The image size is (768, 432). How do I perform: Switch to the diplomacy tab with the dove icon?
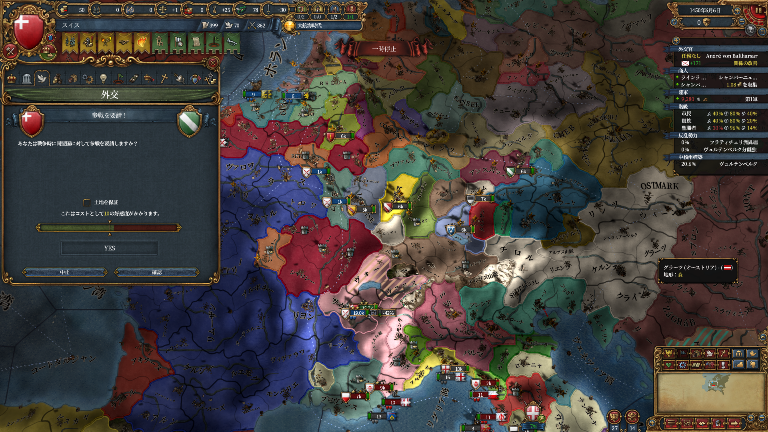43,79
